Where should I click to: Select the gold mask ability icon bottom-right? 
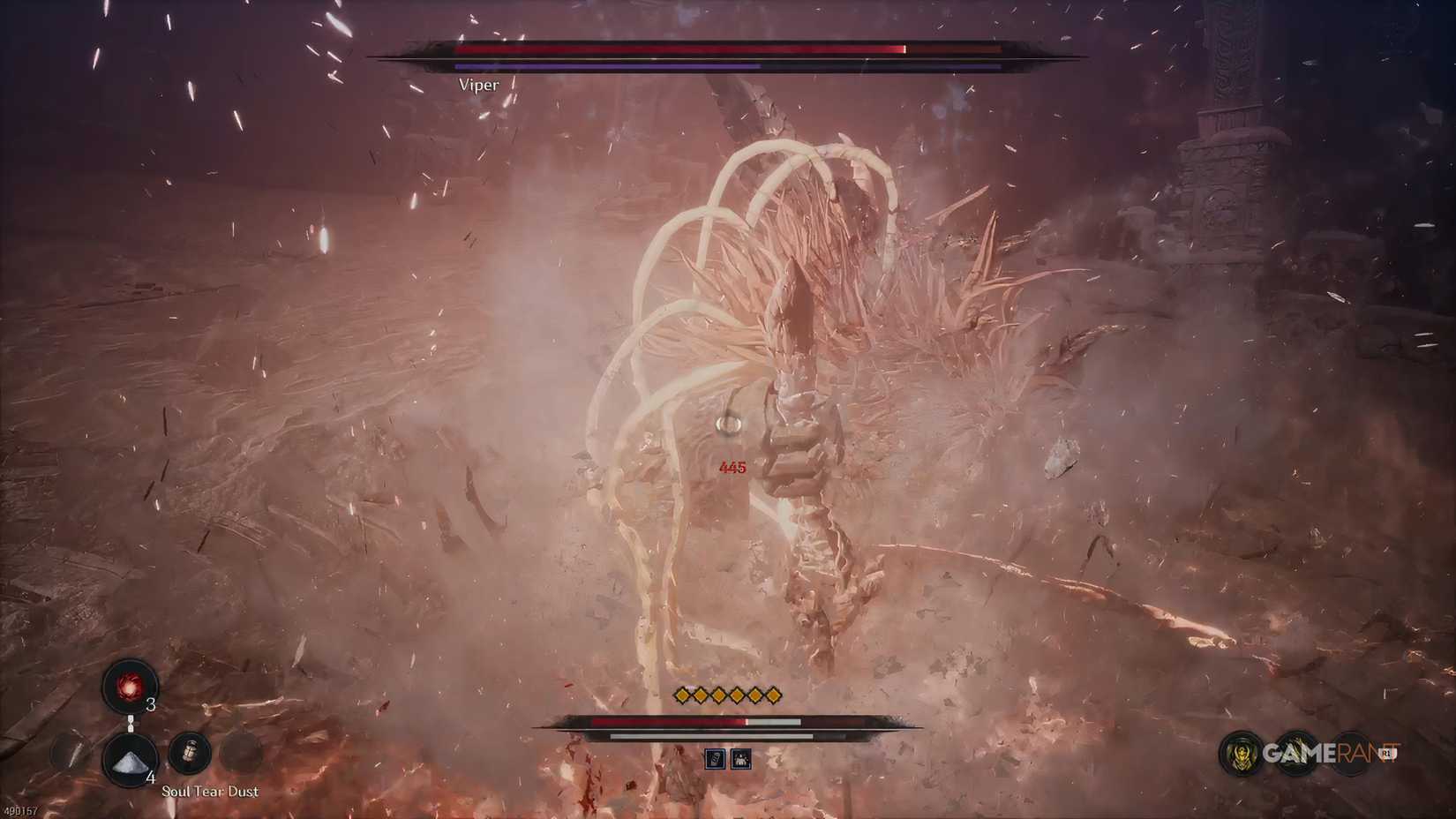click(1241, 755)
